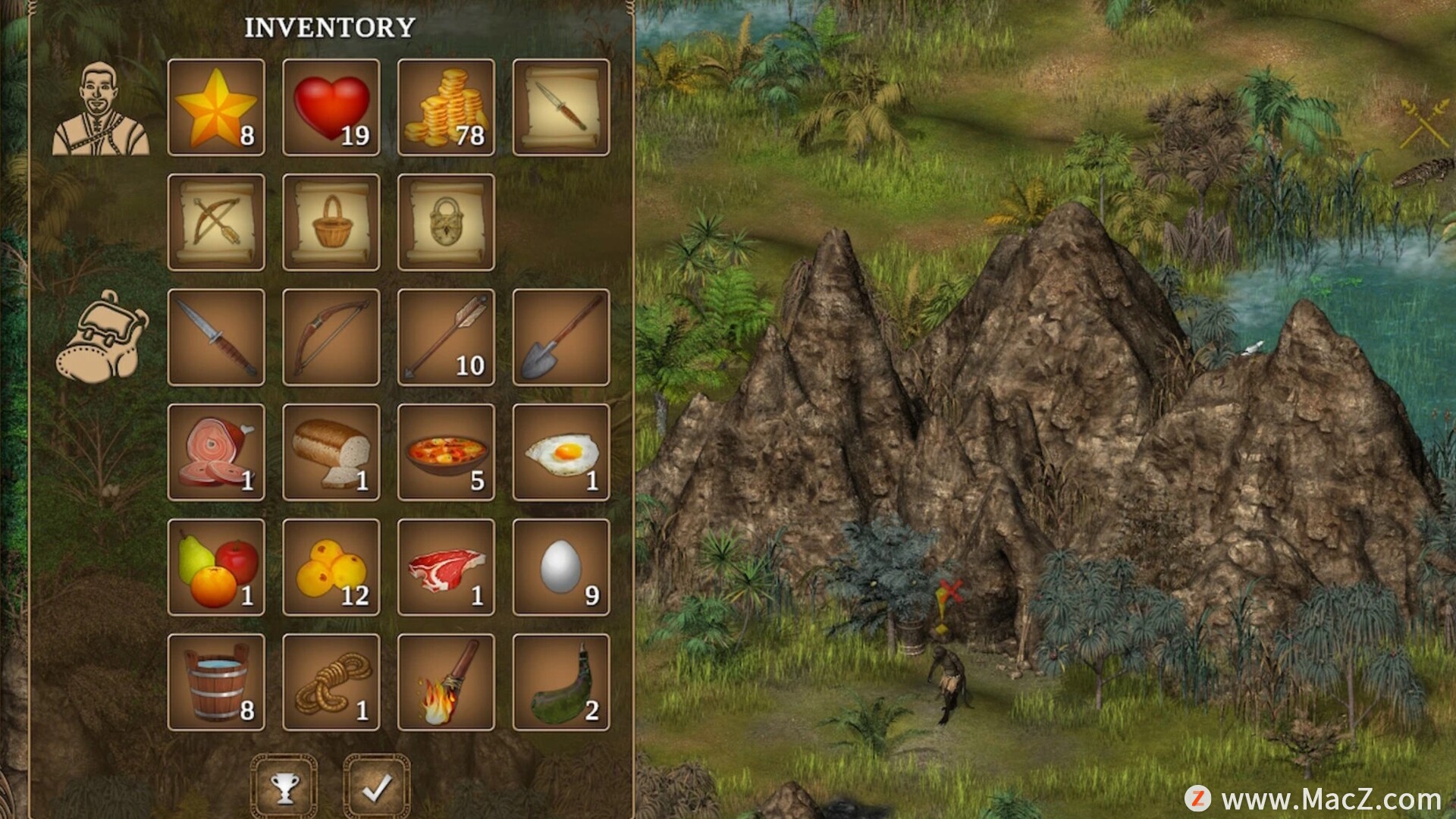The width and height of the screenshot is (1456, 819).
Task: Select the sliced ham item
Action: [x=216, y=453]
